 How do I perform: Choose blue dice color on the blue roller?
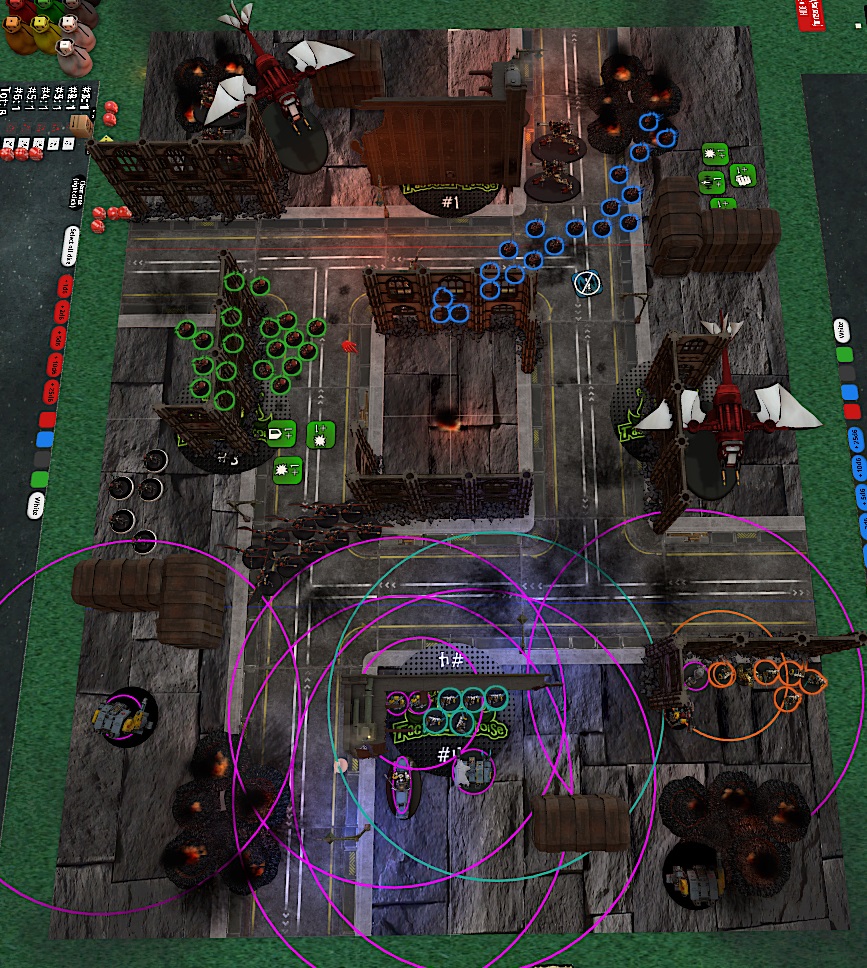(x=849, y=391)
